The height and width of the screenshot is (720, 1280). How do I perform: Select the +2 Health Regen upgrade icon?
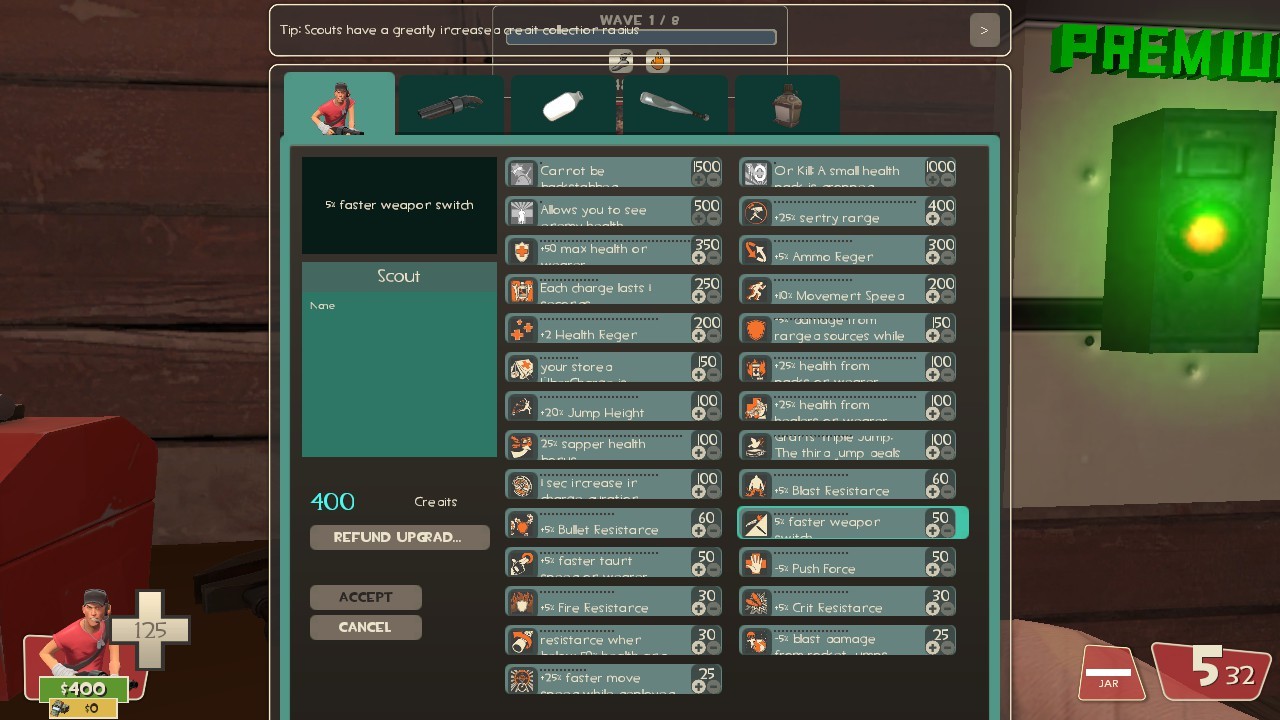[x=520, y=328]
